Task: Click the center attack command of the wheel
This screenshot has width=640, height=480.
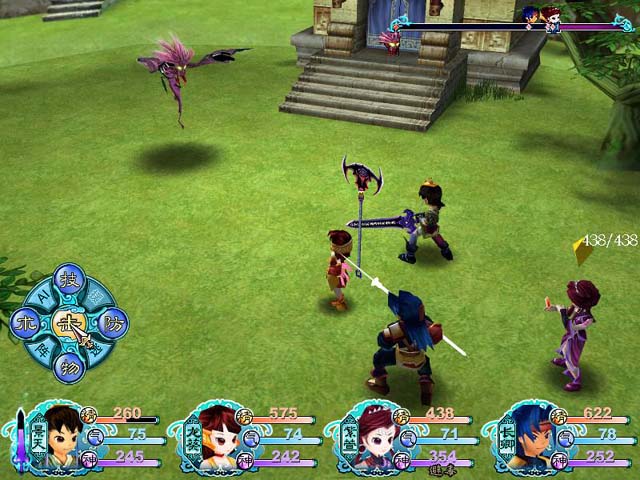Action: (68, 322)
